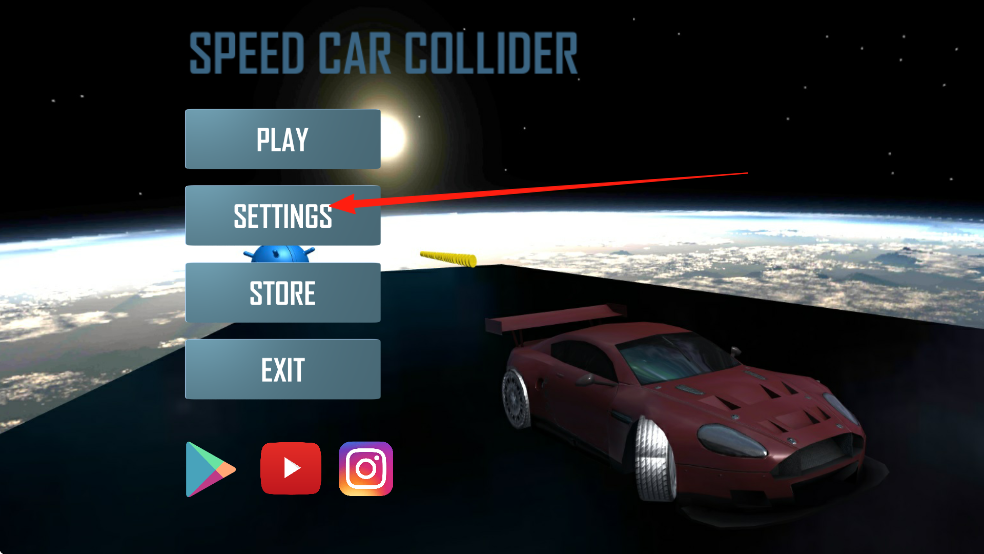Open the Instagram icon link
984x554 pixels.
click(366, 468)
